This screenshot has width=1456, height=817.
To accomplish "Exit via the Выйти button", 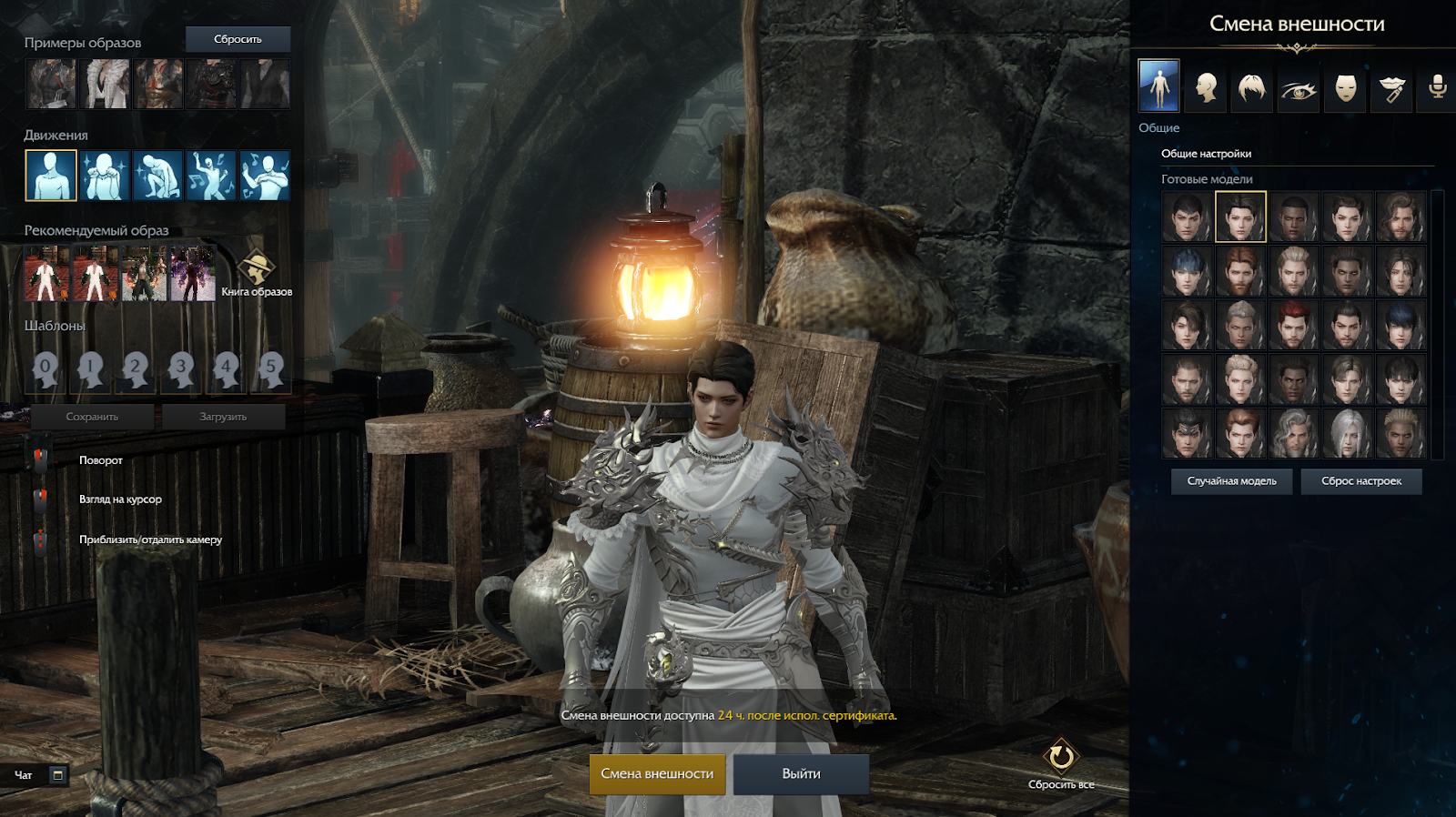I will (801, 774).
